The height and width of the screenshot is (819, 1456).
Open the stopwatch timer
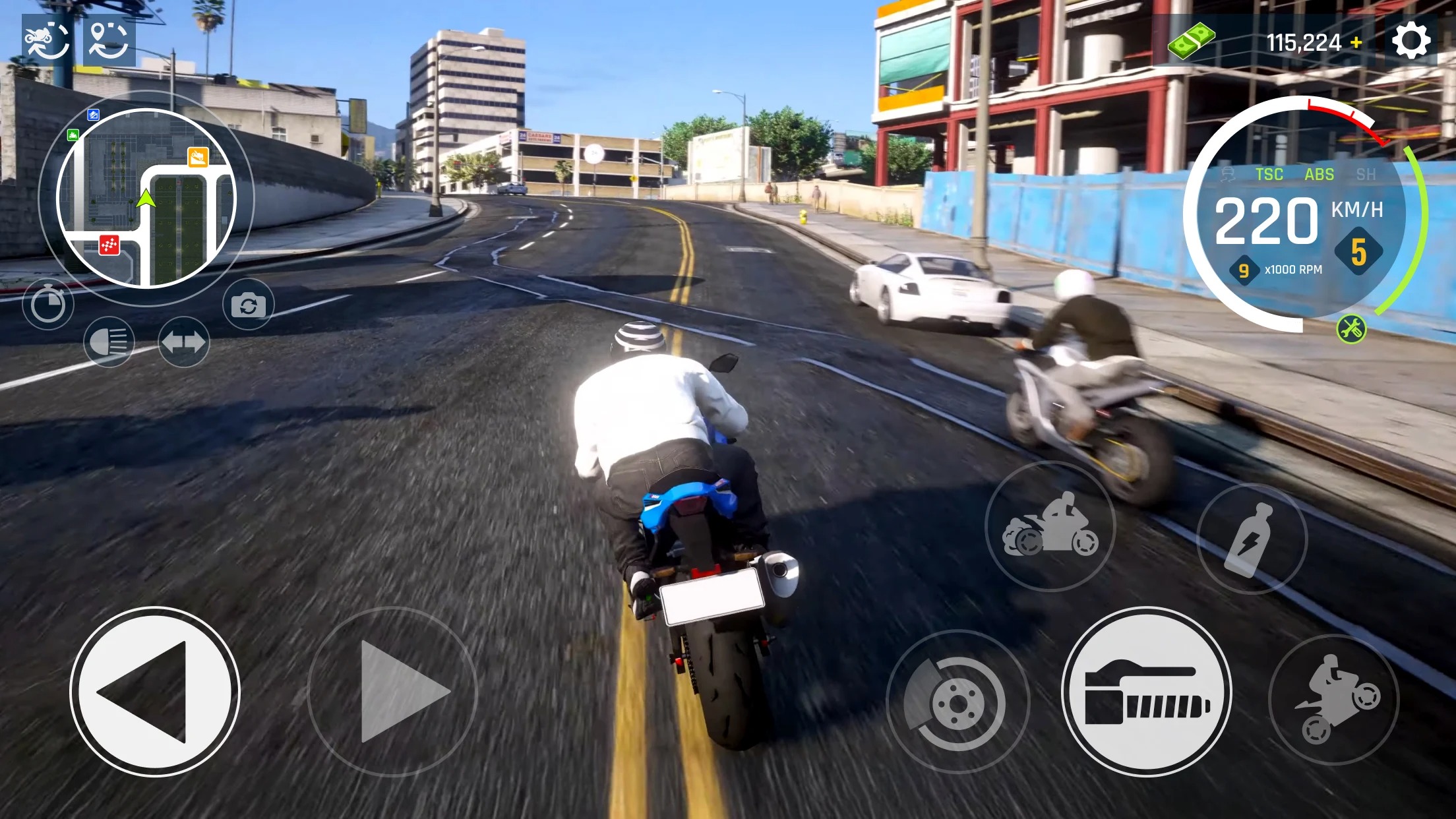[48, 303]
